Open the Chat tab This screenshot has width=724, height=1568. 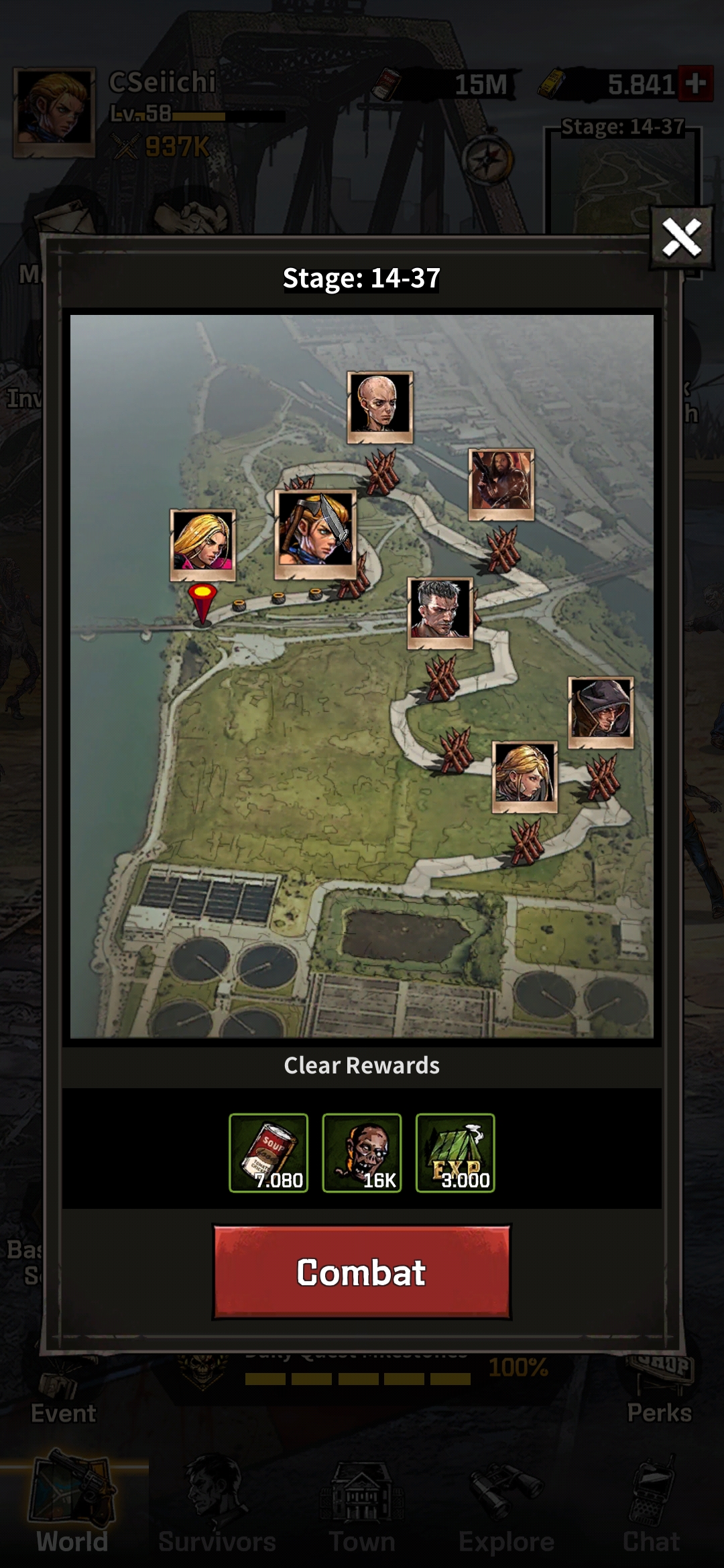pyautogui.click(x=651, y=1514)
